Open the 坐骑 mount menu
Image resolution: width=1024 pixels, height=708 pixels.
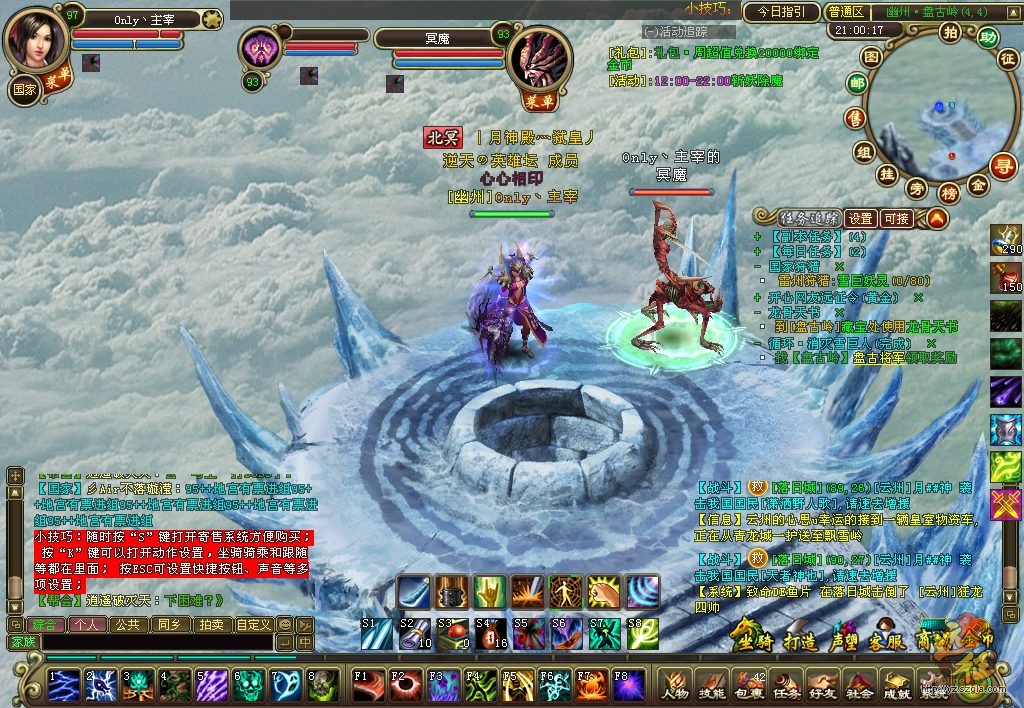pos(751,635)
